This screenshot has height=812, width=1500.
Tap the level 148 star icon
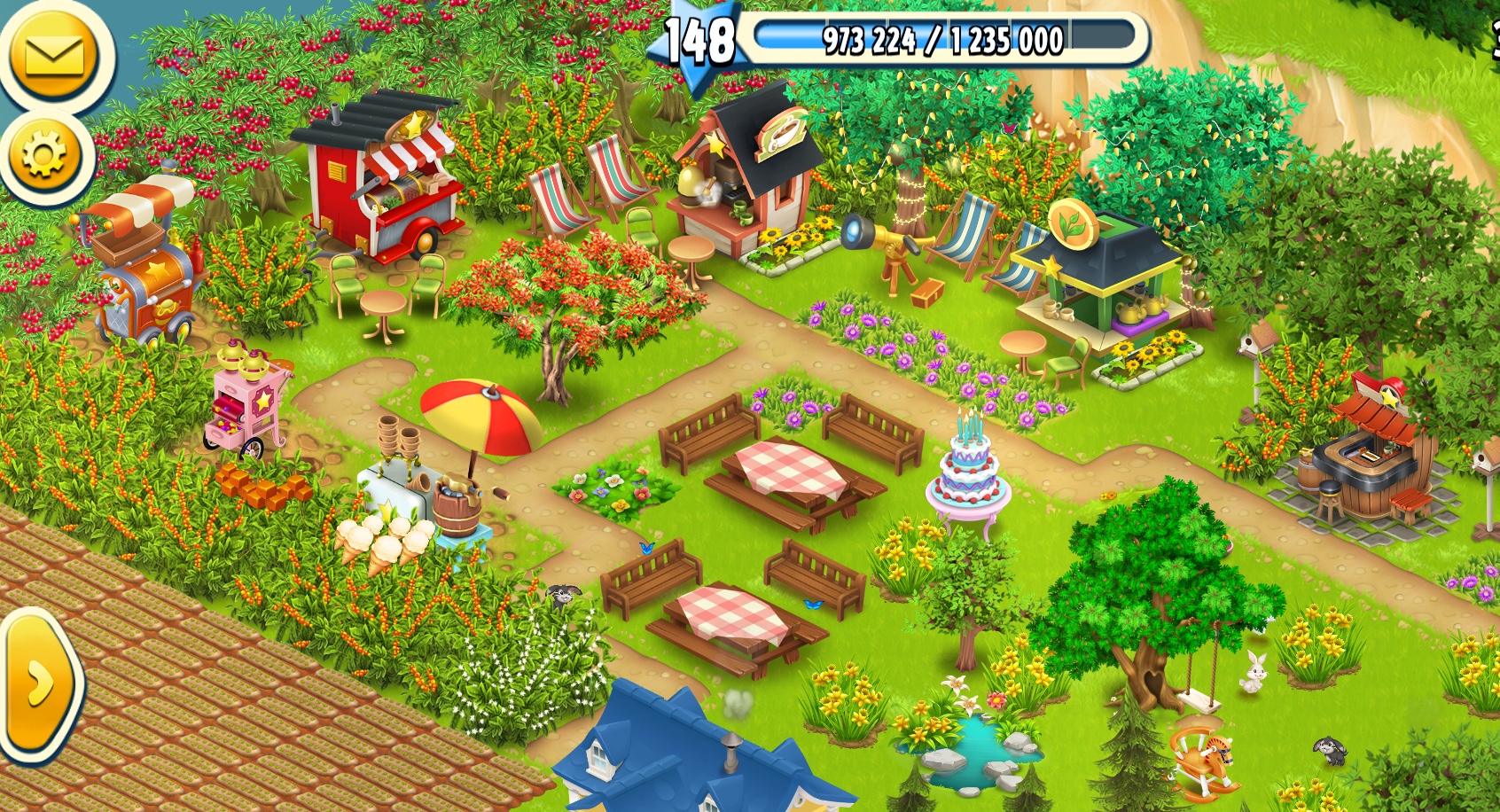[x=699, y=42]
